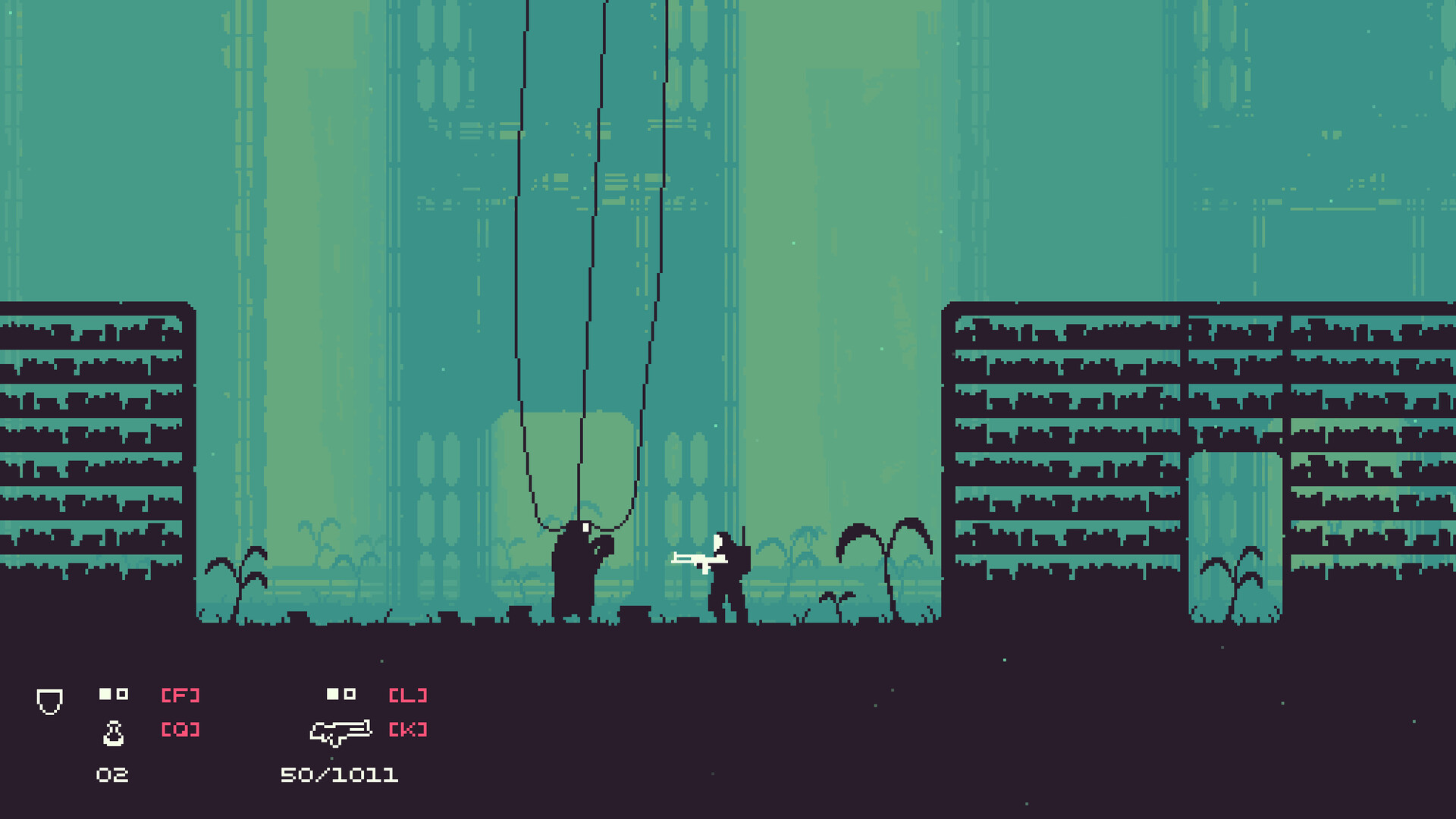Click the filled square indicator beside [L]
1456x819 pixels.
pos(331,693)
